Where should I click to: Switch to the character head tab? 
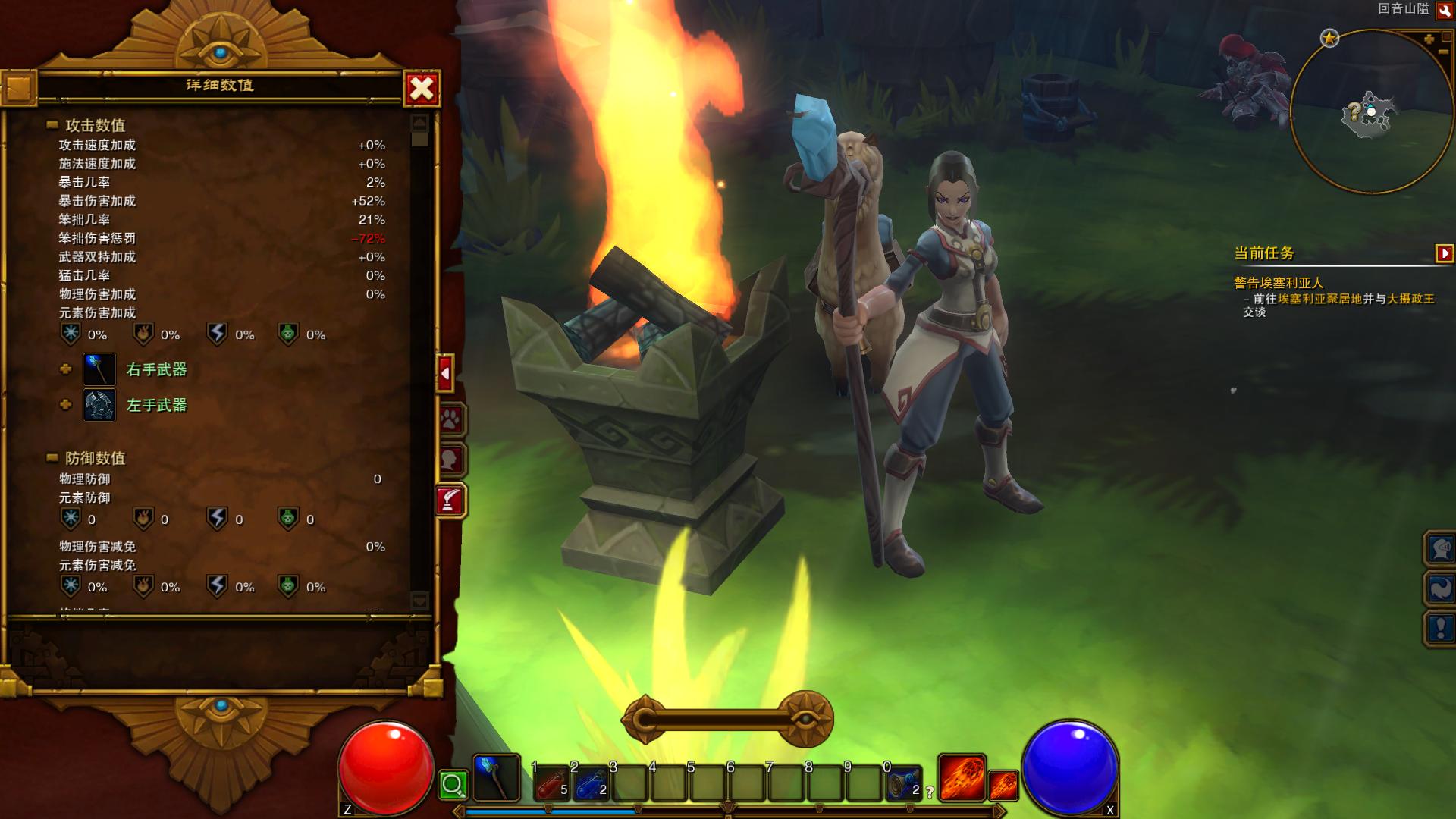pyautogui.click(x=450, y=460)
